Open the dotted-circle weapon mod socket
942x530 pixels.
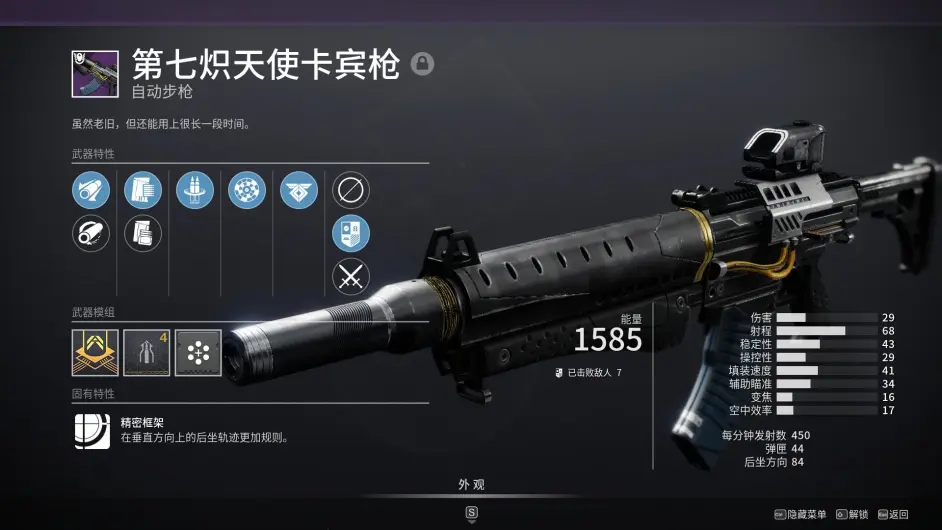(x=198, y=353)
